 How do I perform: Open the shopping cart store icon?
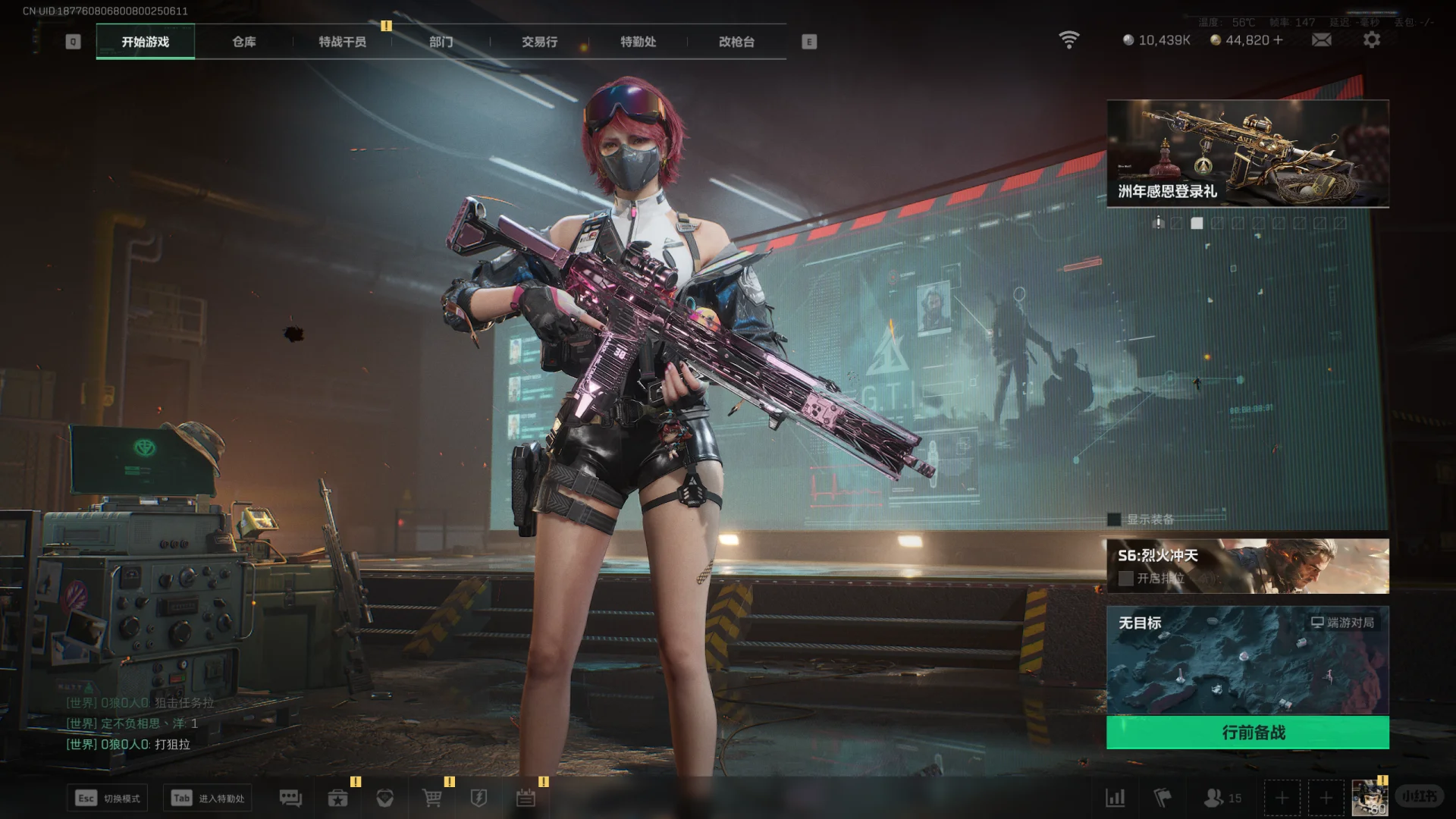(432, 798)
